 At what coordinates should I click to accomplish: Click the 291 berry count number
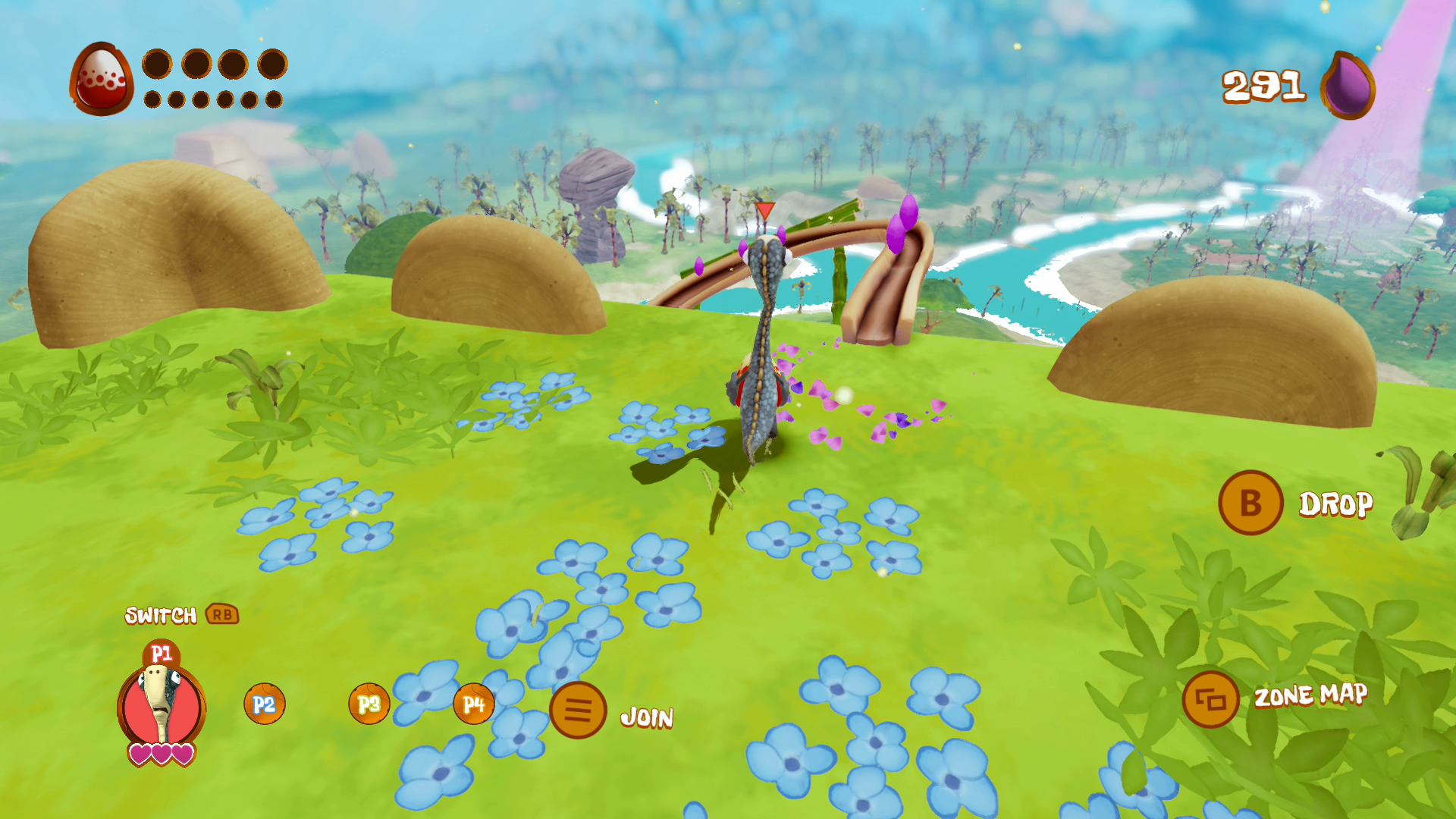(1263, 86)
